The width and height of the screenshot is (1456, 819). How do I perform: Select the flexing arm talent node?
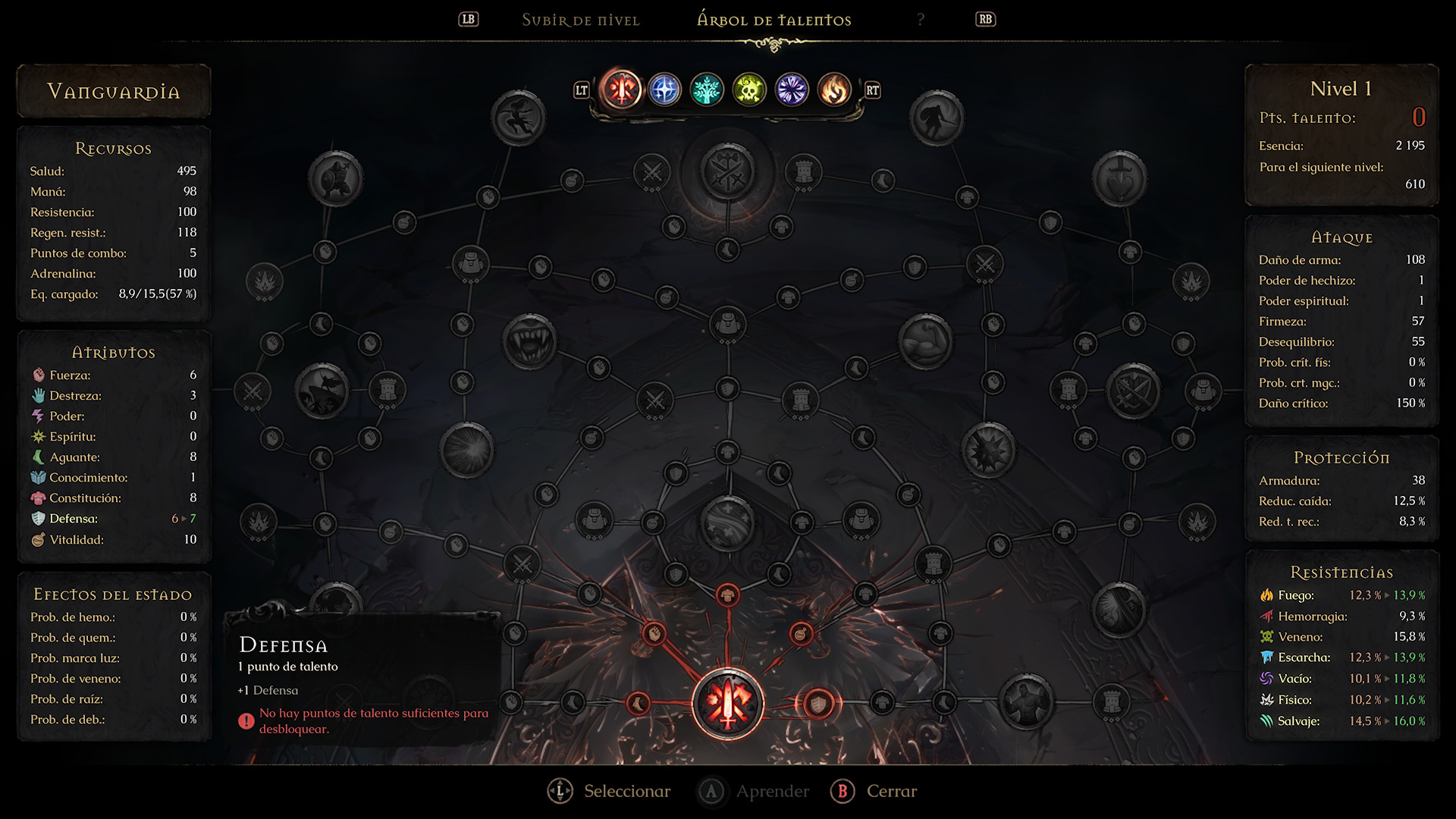925,340
